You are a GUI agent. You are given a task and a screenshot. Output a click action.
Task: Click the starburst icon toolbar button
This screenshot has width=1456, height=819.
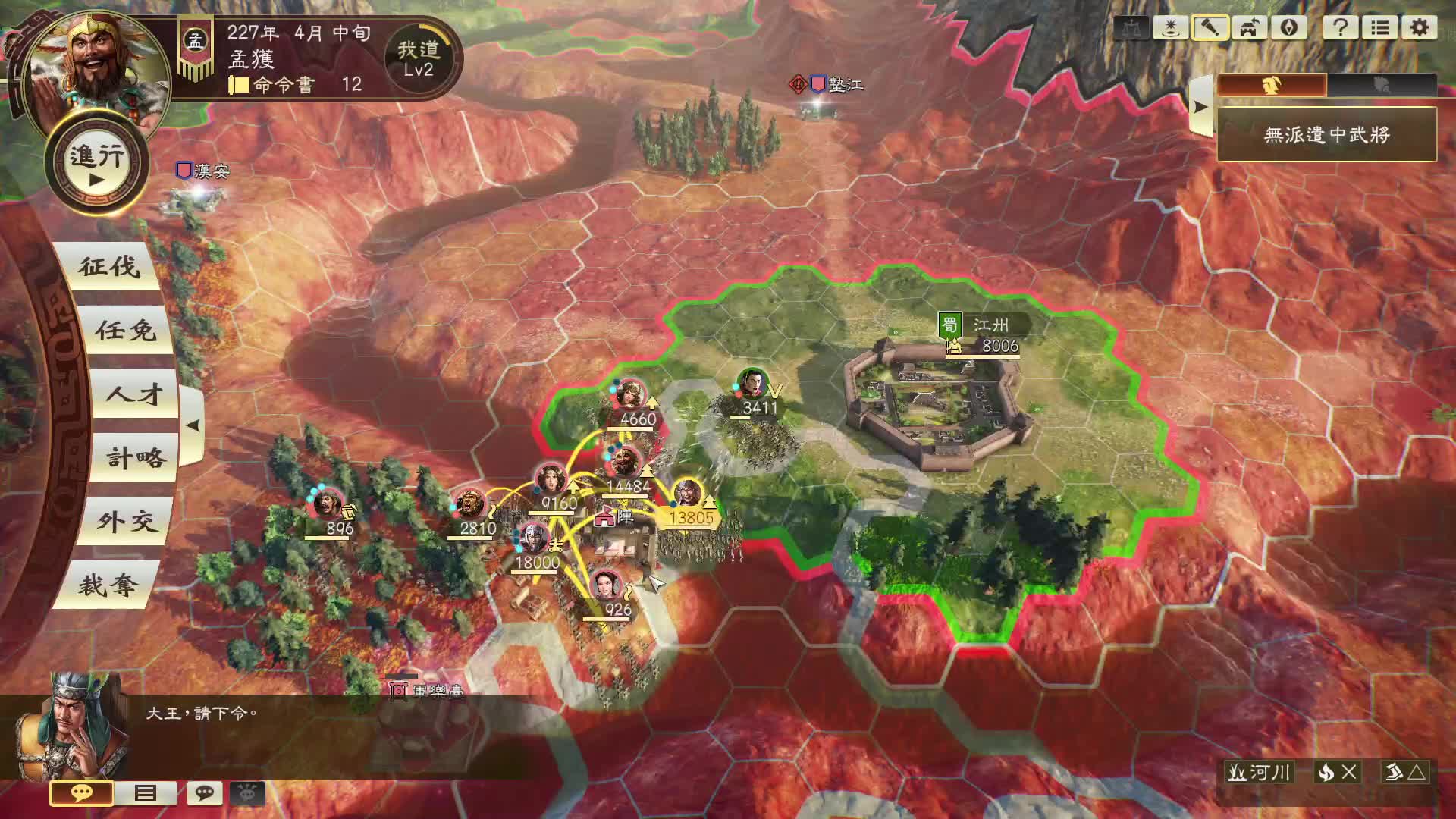1170,28
